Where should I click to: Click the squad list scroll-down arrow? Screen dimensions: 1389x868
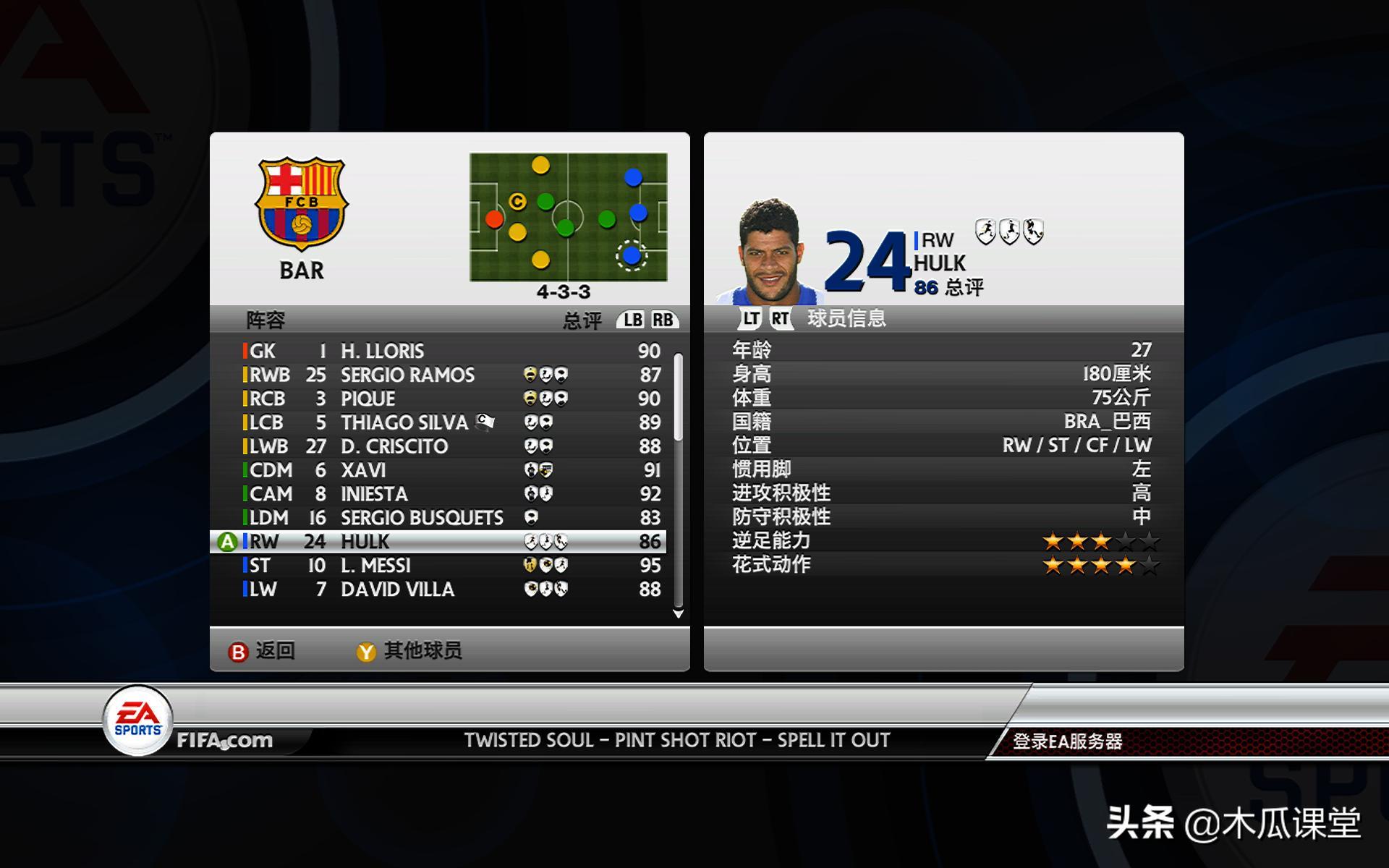point(678,614)
